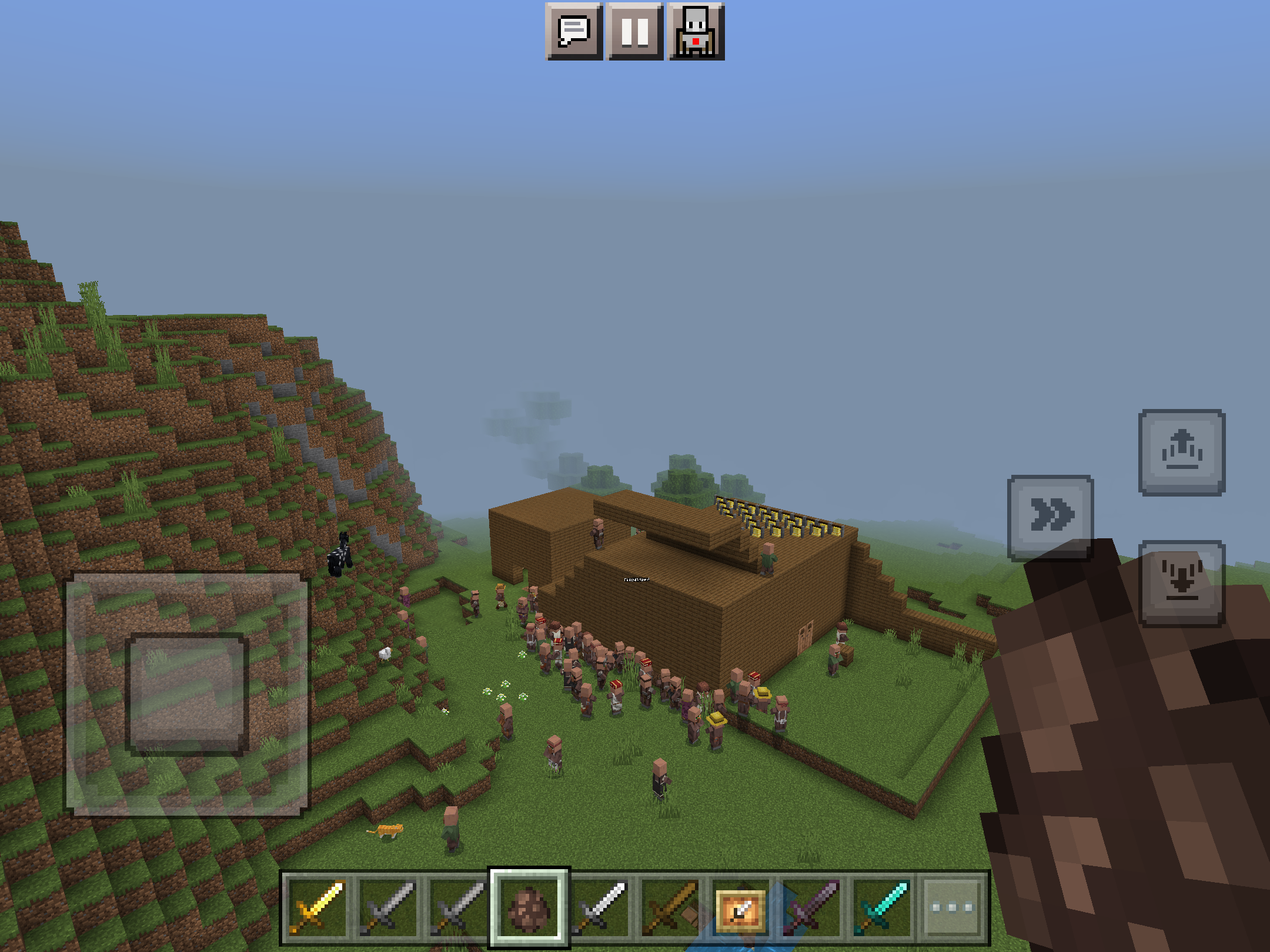Select the orange command block slot
Screen dimensions: 1270x952
click(x=741, y=908)
